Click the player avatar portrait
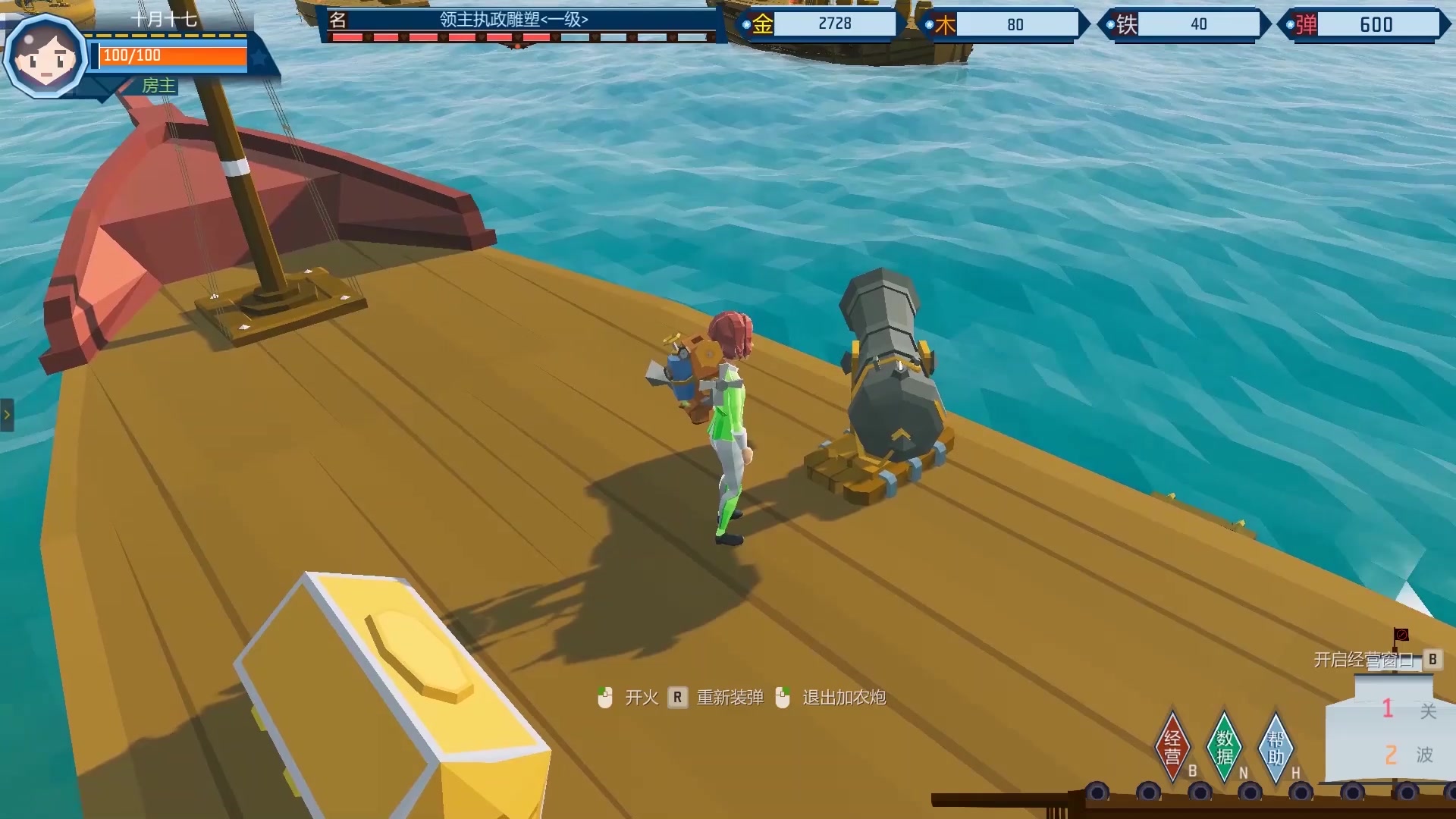Viewport: 1456px width, 819px height. pyautogui.click(x=45, y=57)
